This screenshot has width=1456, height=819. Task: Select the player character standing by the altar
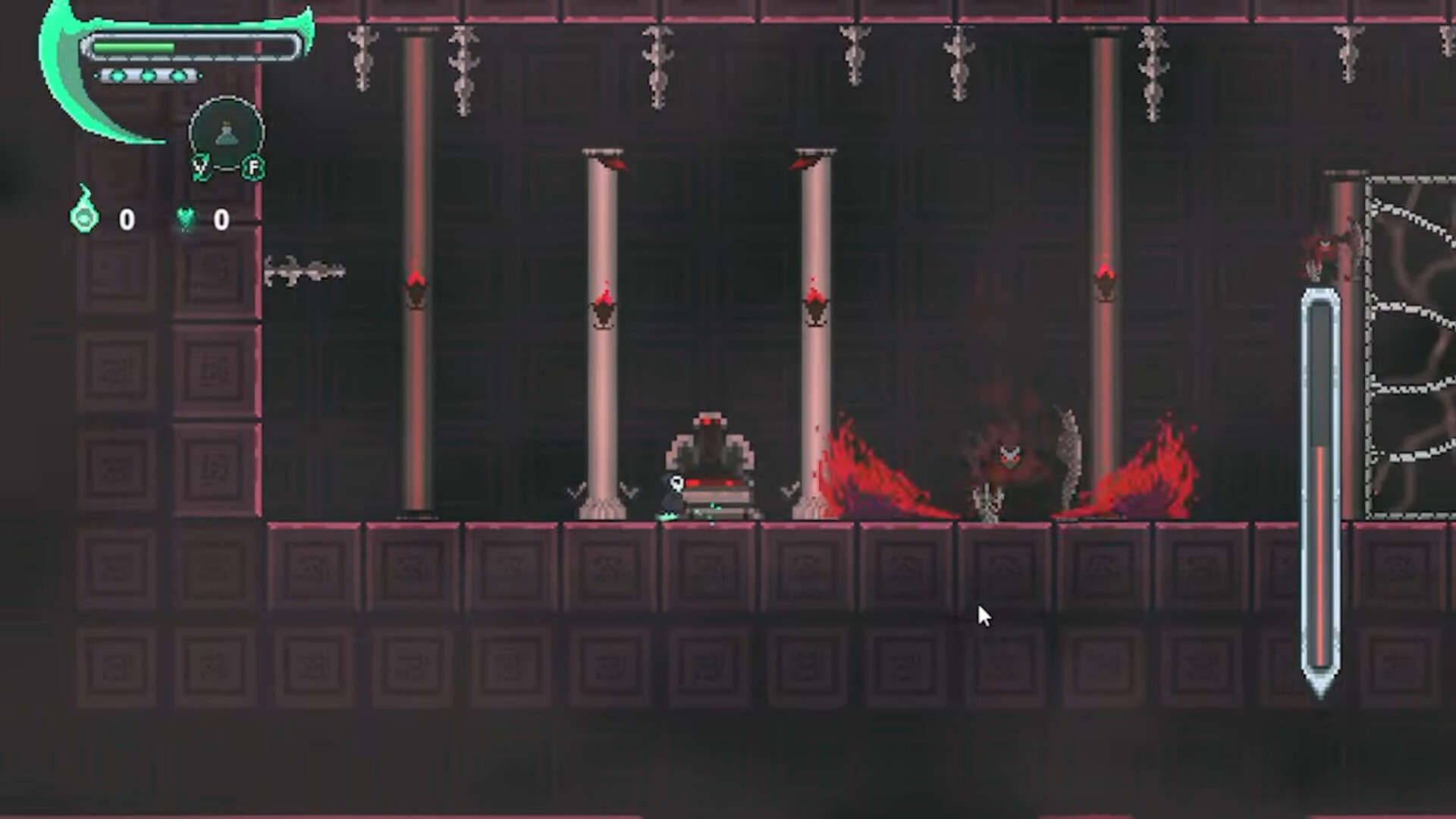[673, 491]
